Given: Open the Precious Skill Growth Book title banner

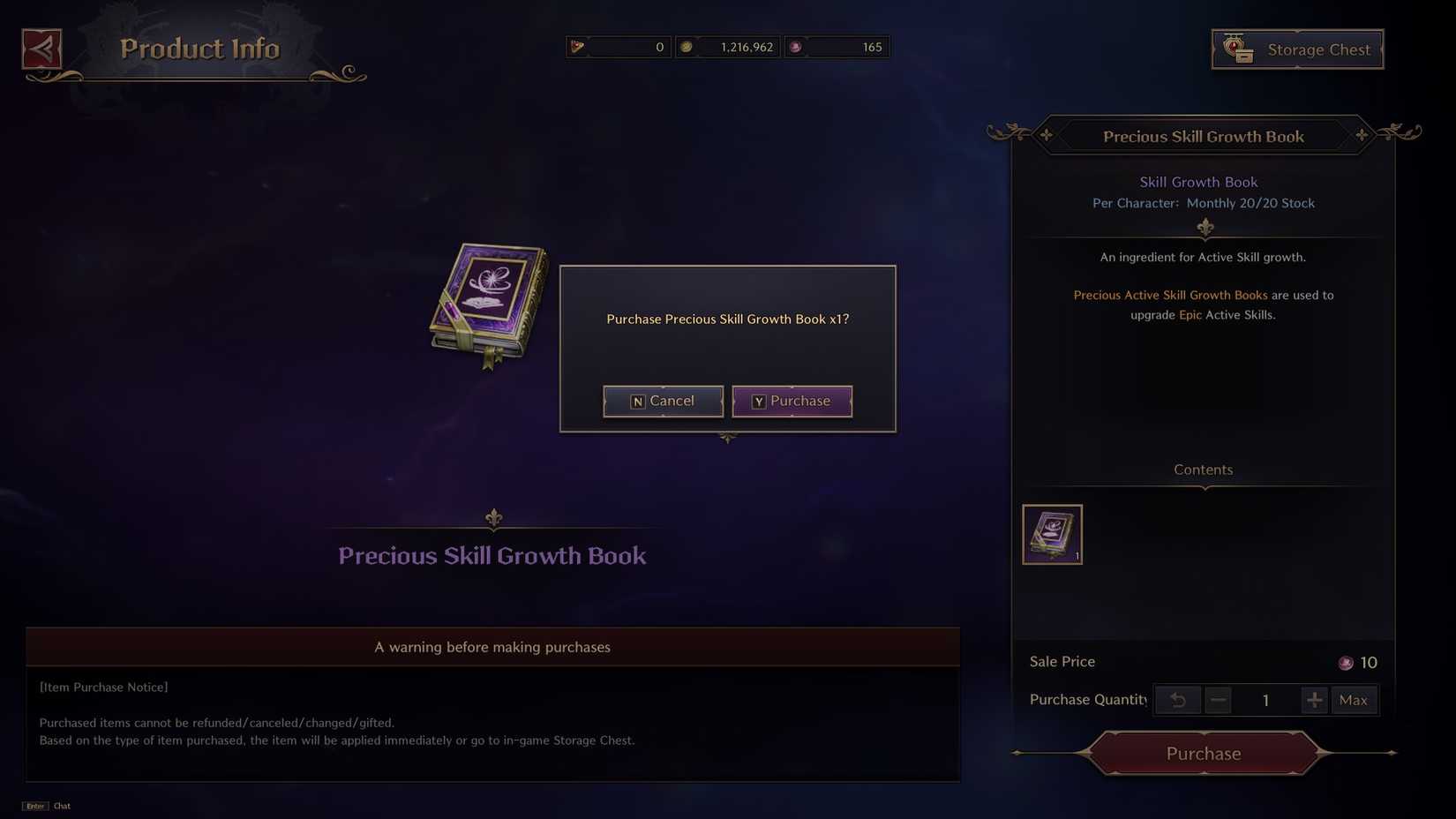Looking at the screenshot, I should [1204, 136].
